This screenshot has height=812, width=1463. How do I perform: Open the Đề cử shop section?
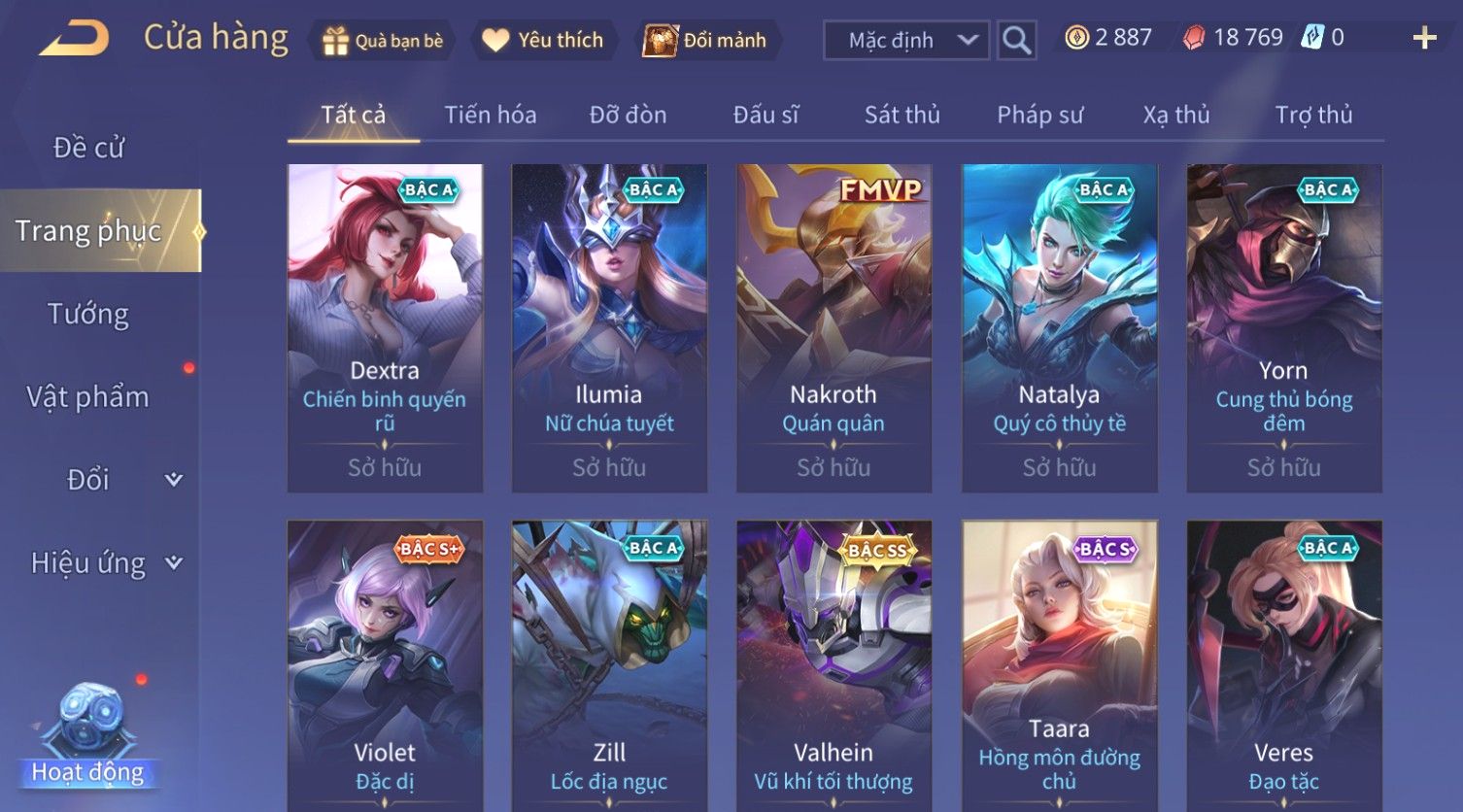[x=88, y=148]
